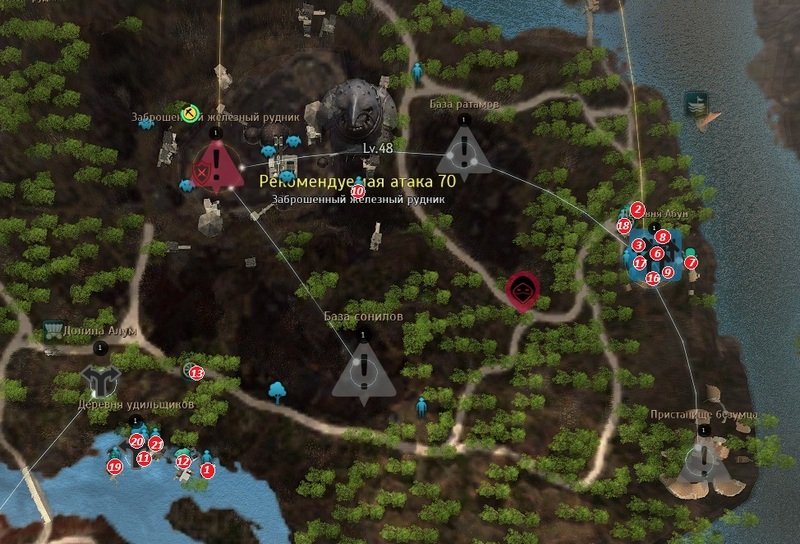Select red numbered marker 16 in the village
The image size is (800, 544).
[x=652, y=279]
